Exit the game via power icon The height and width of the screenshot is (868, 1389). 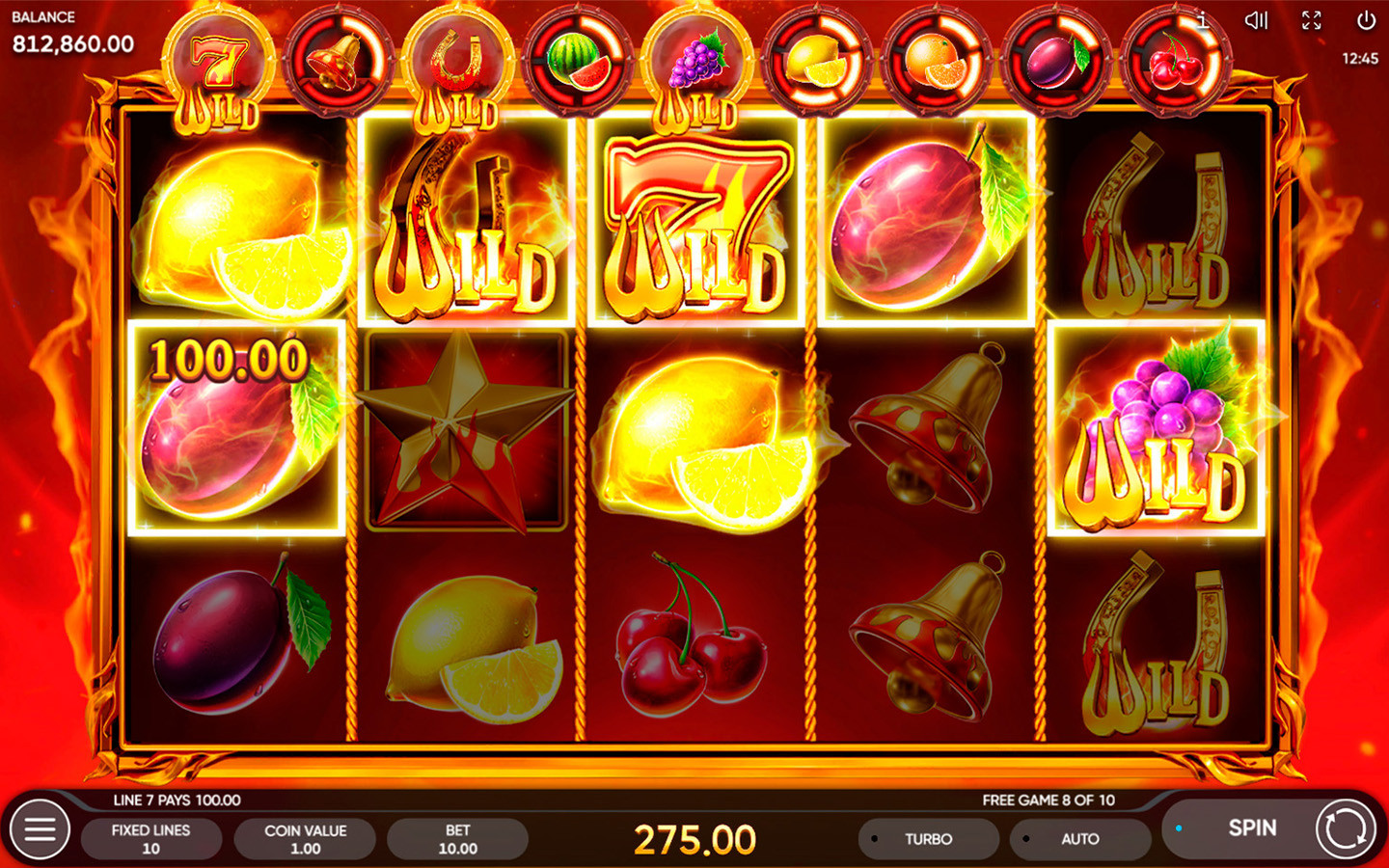tap(1366, 19)
